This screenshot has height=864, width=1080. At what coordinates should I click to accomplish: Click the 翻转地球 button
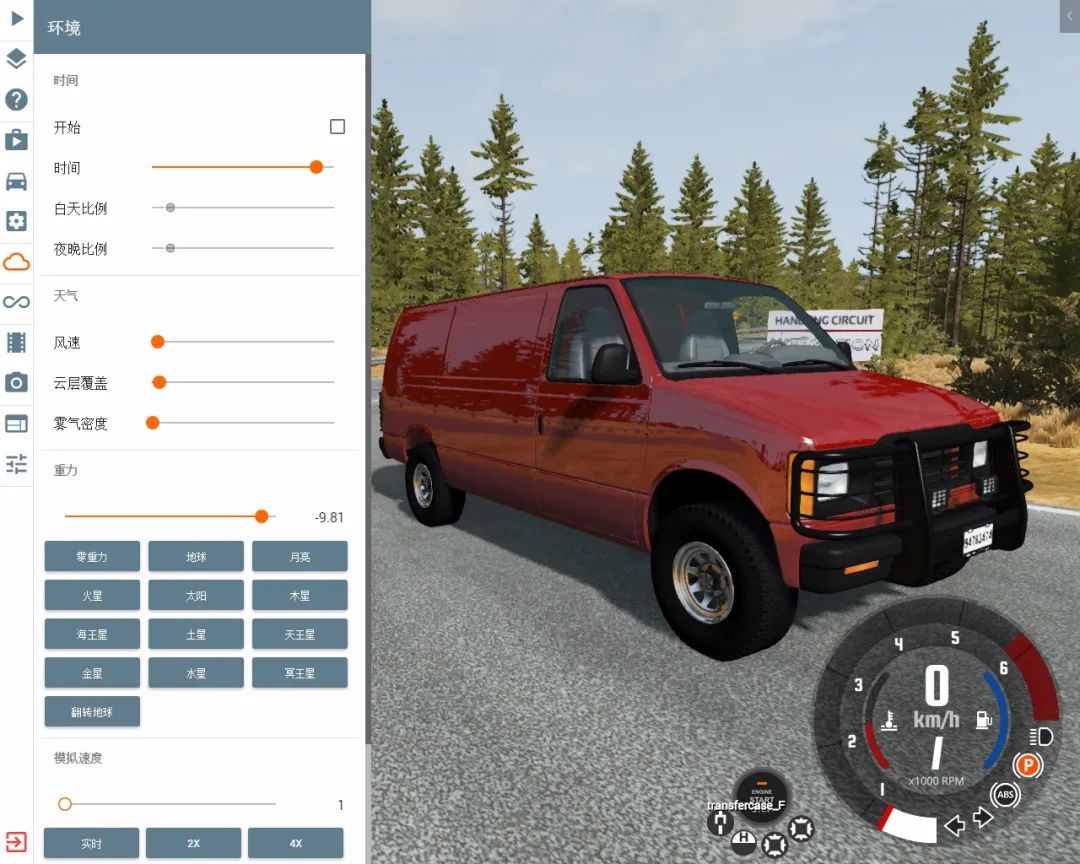pos(92,711)
